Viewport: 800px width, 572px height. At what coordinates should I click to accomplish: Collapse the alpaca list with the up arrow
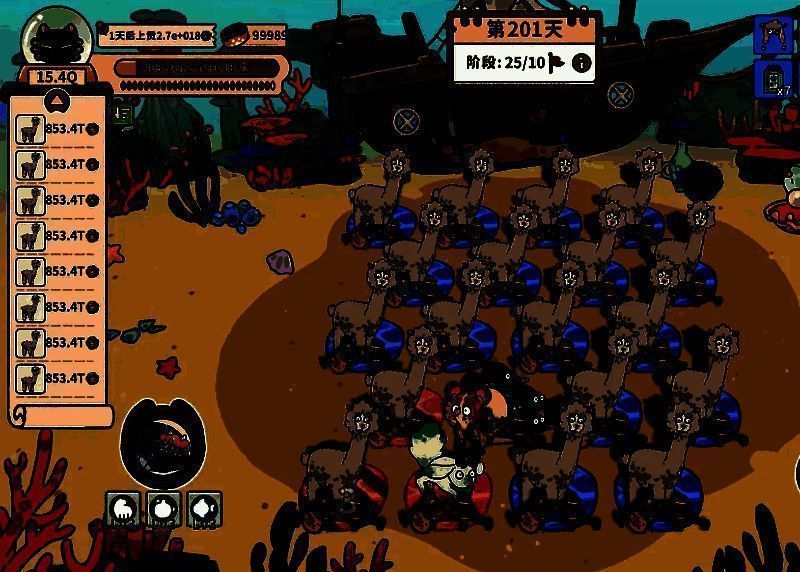pyautogui.click(x=57, y=100)
